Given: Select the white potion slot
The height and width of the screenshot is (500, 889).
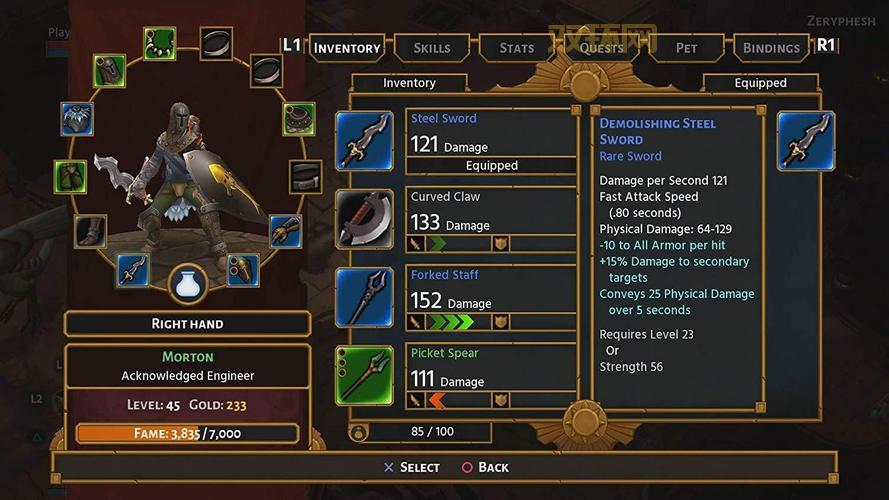Looking at the screenshot, I should pos(187,285).
